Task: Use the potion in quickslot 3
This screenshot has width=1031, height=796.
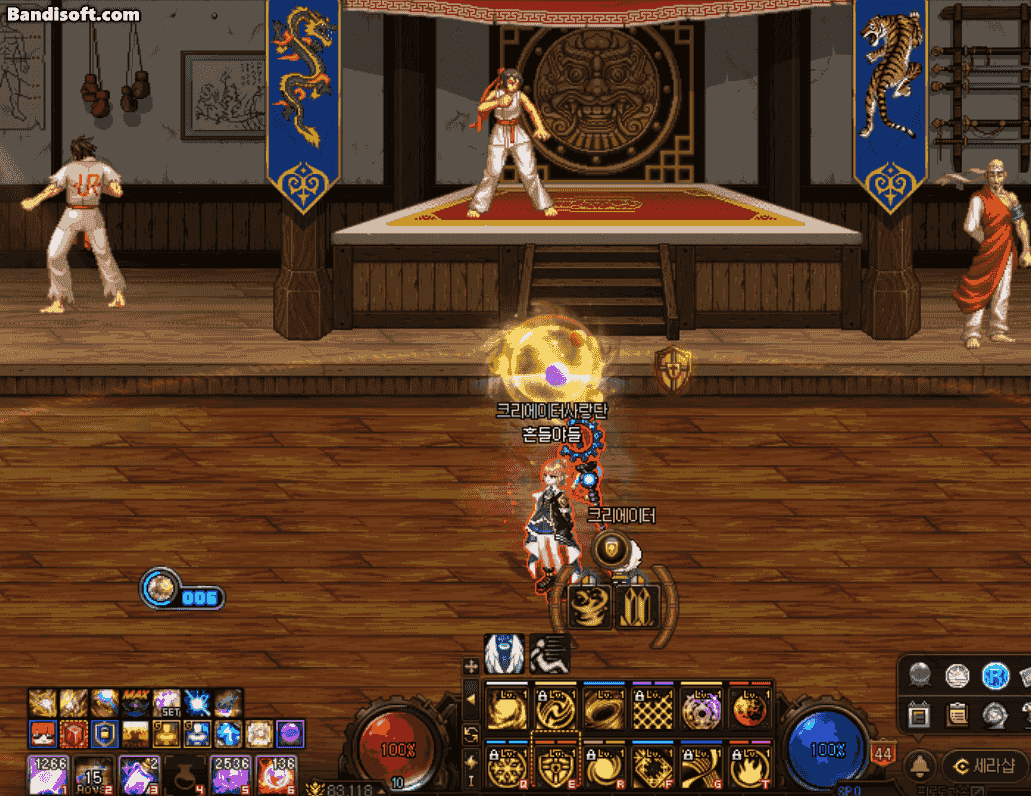Action: [138, 775]
